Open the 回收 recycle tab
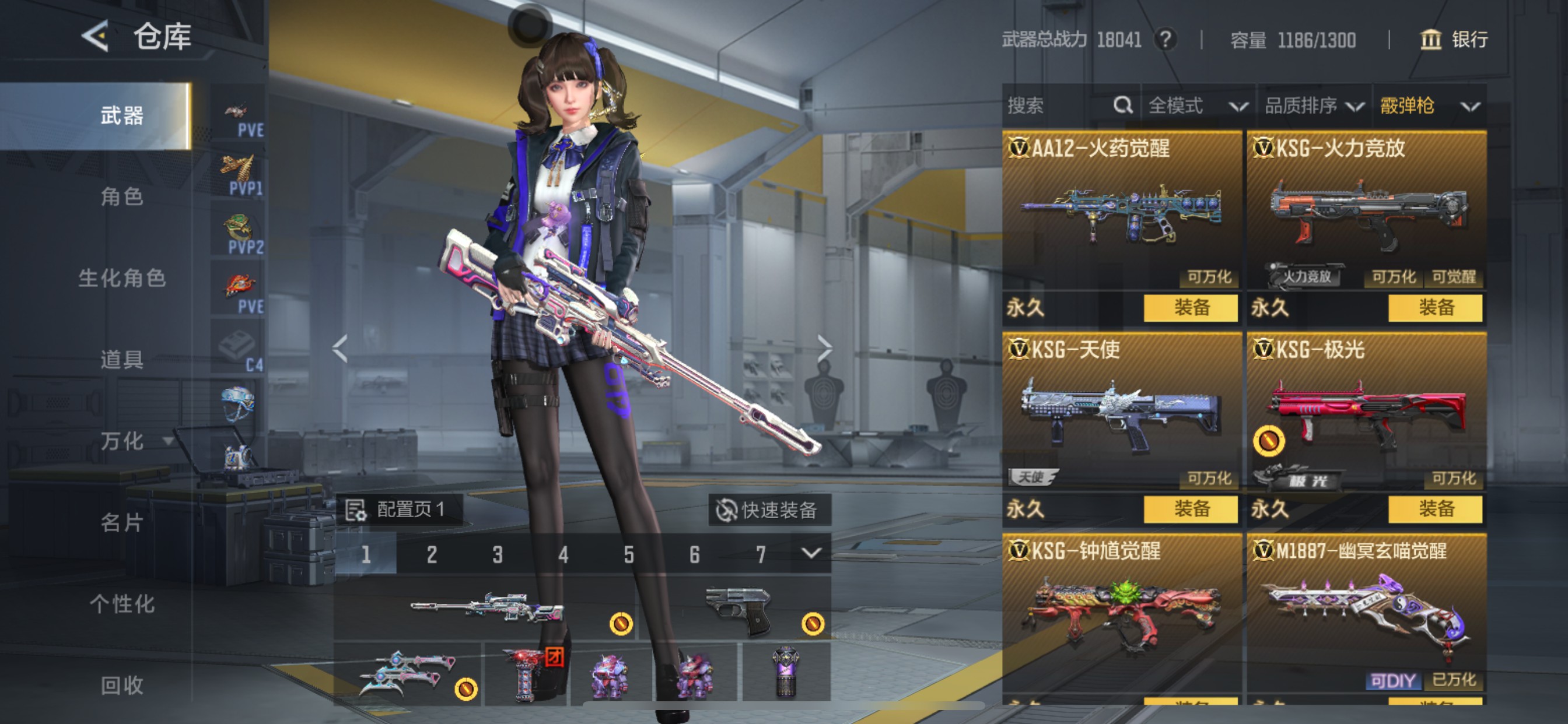This screenshot has height=724, width=1568. point(122,685)
